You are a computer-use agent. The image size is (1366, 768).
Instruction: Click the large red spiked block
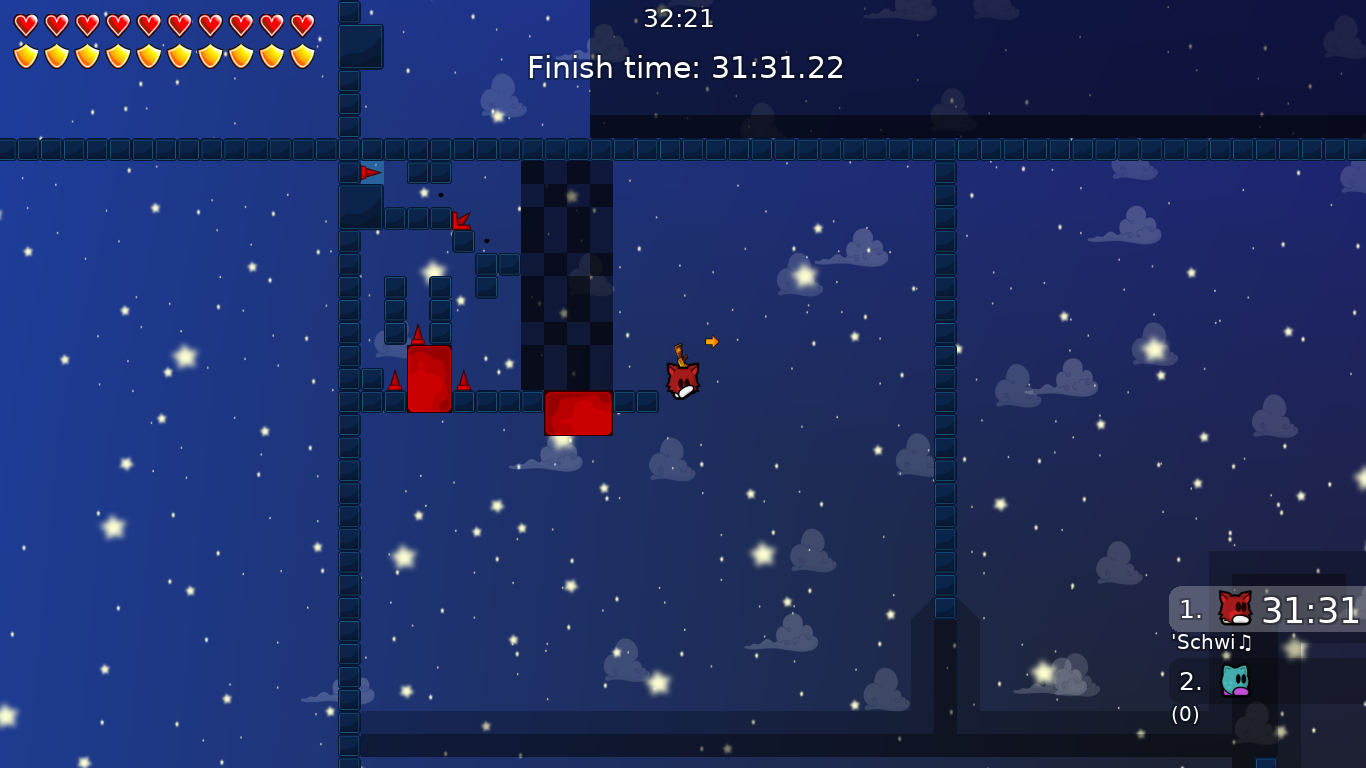(429, 380)
